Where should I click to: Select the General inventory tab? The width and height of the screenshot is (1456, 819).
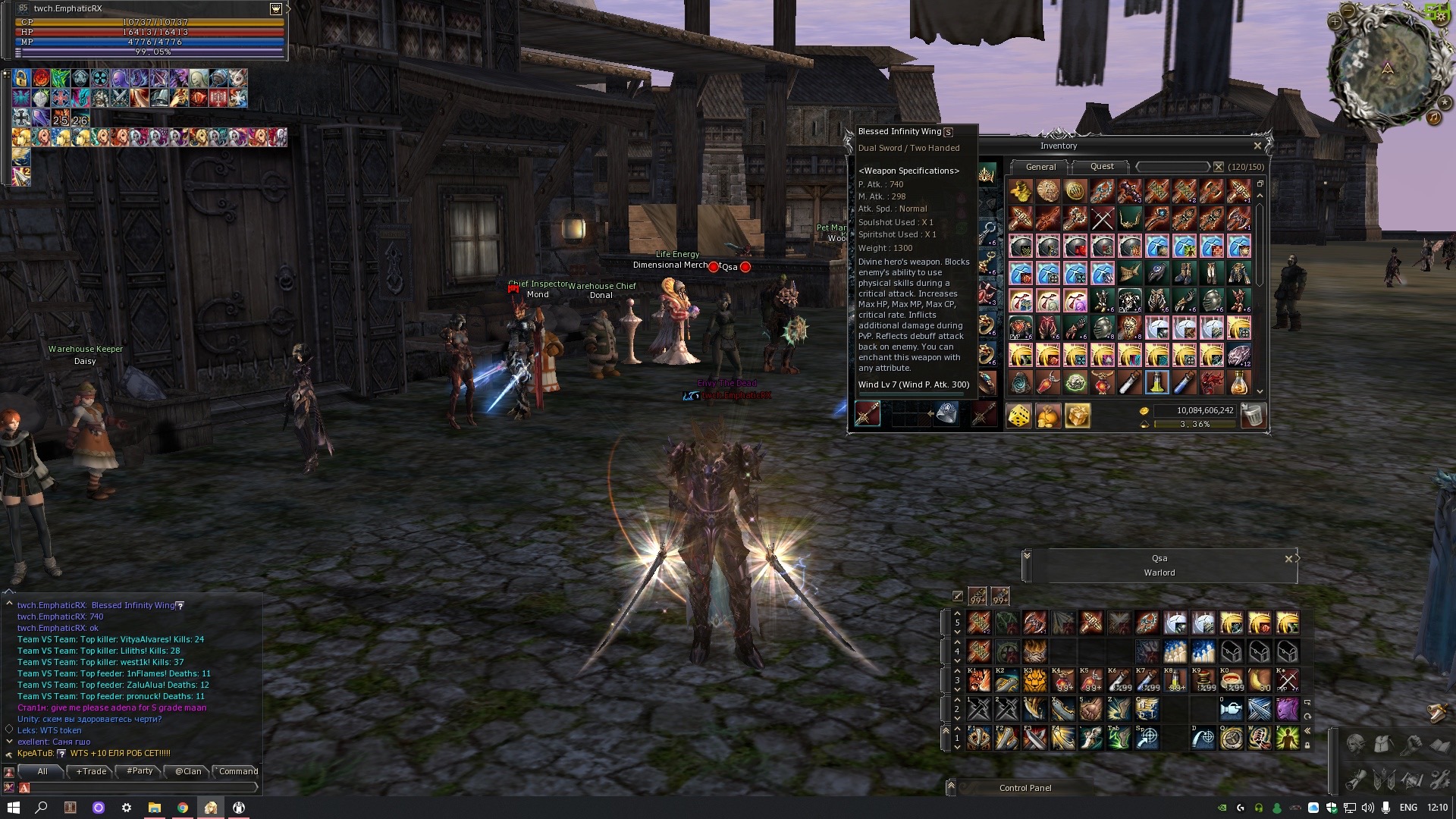pyautogui.click(x=1040, y=167)
